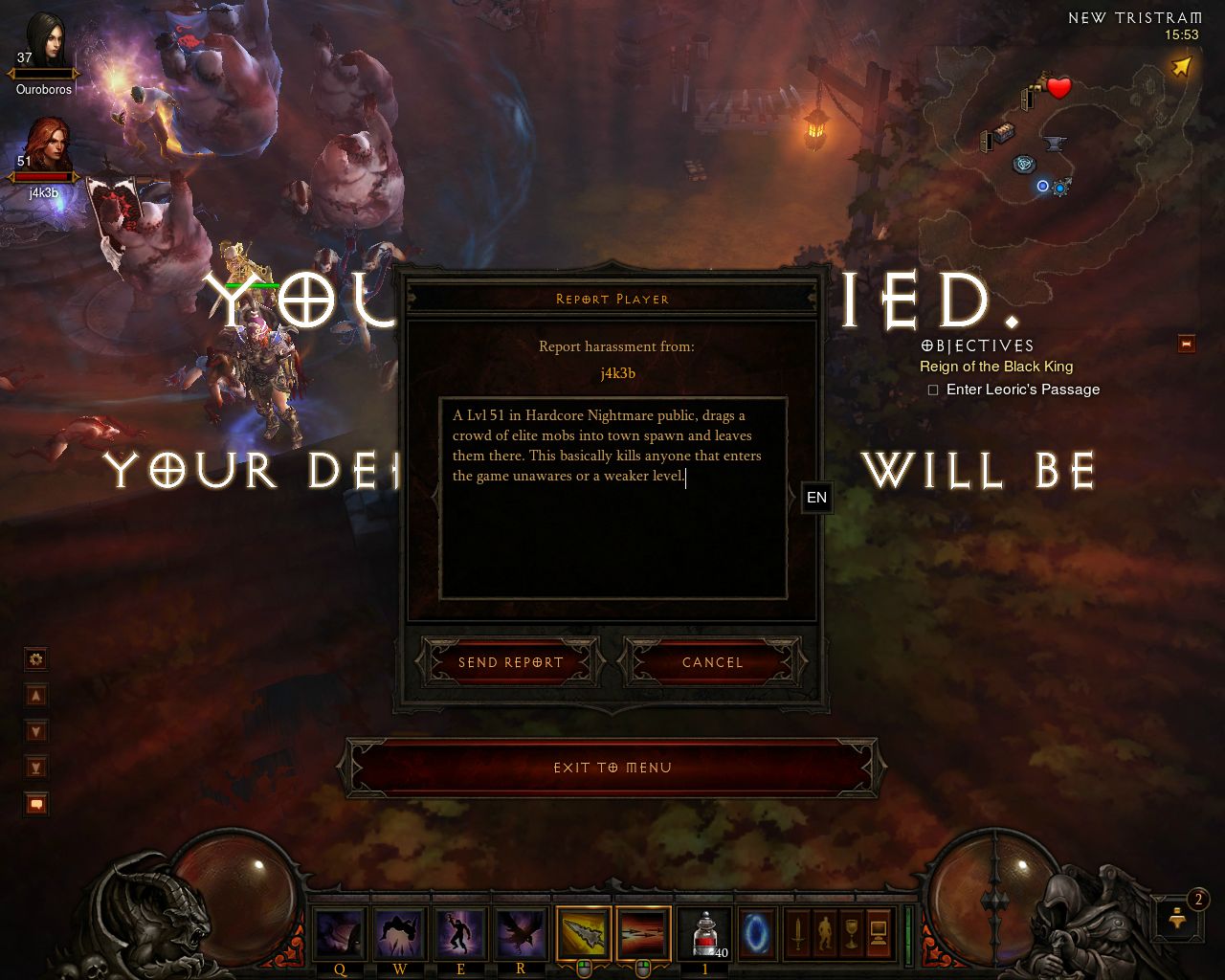The height and width of the screenshot is (980, 1225).
Task: Toggle the chat speech bubble button
Action: tap(36, 804)
